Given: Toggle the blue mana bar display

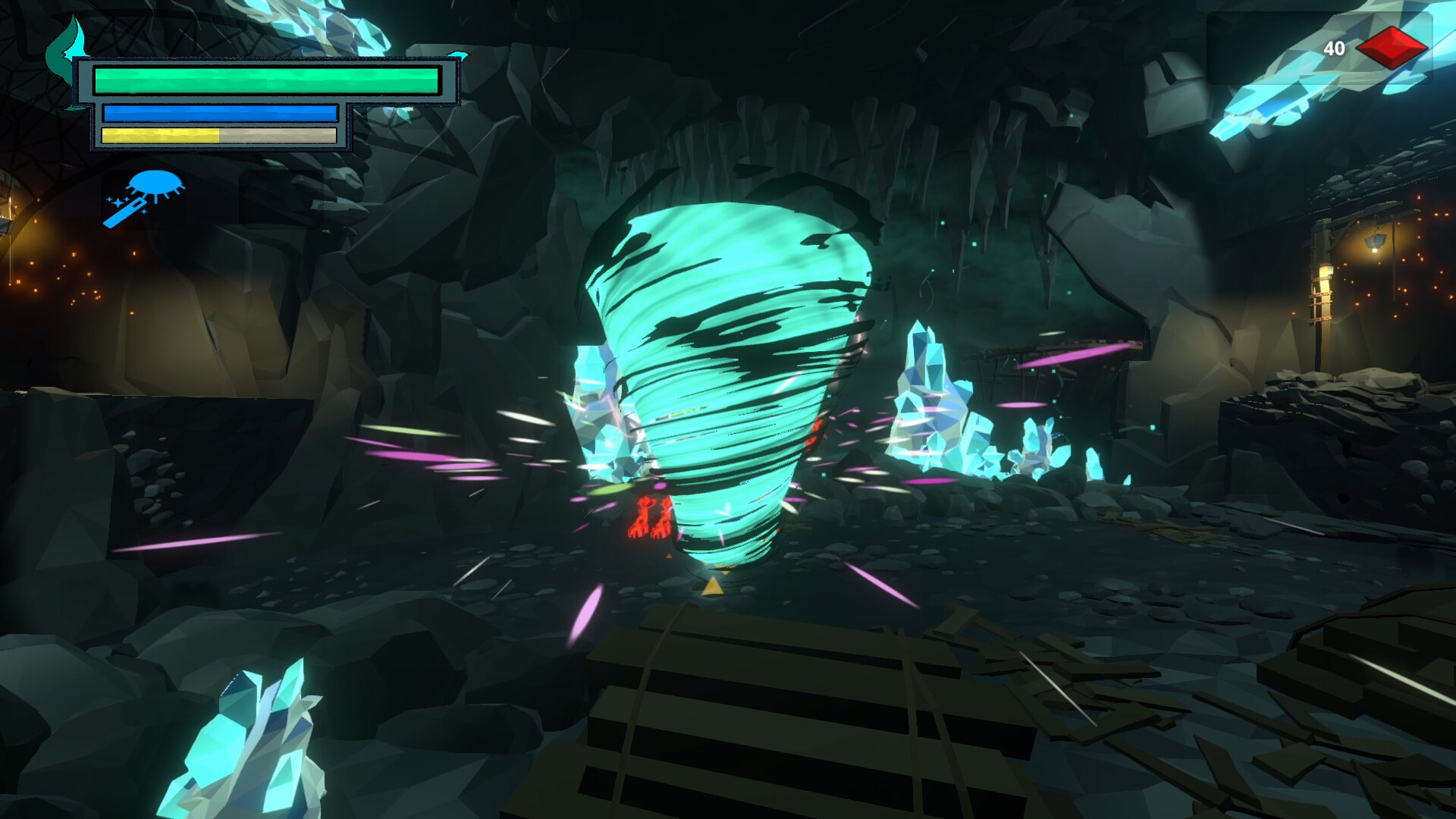Looking at the screenshot, I should point(220,114).
